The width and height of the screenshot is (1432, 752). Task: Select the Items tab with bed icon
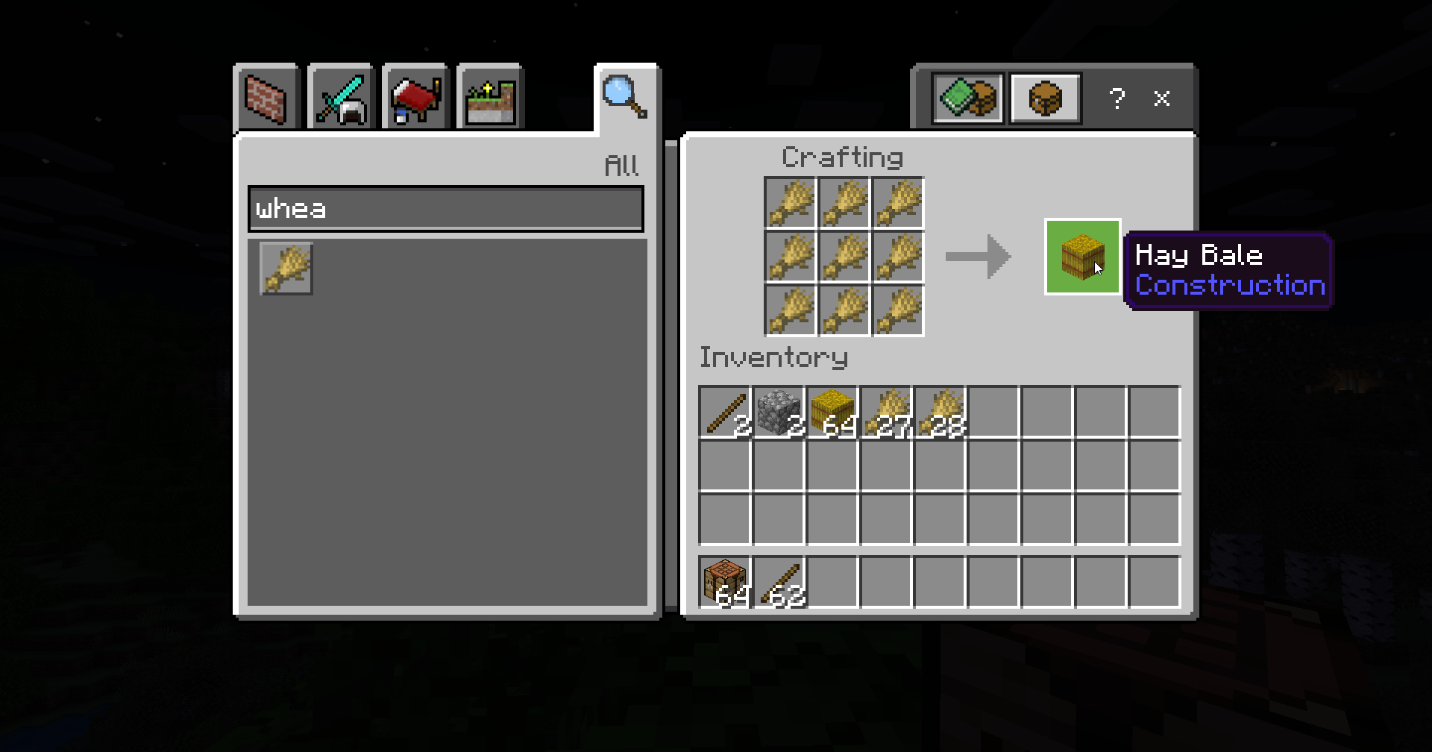(414, 98)
